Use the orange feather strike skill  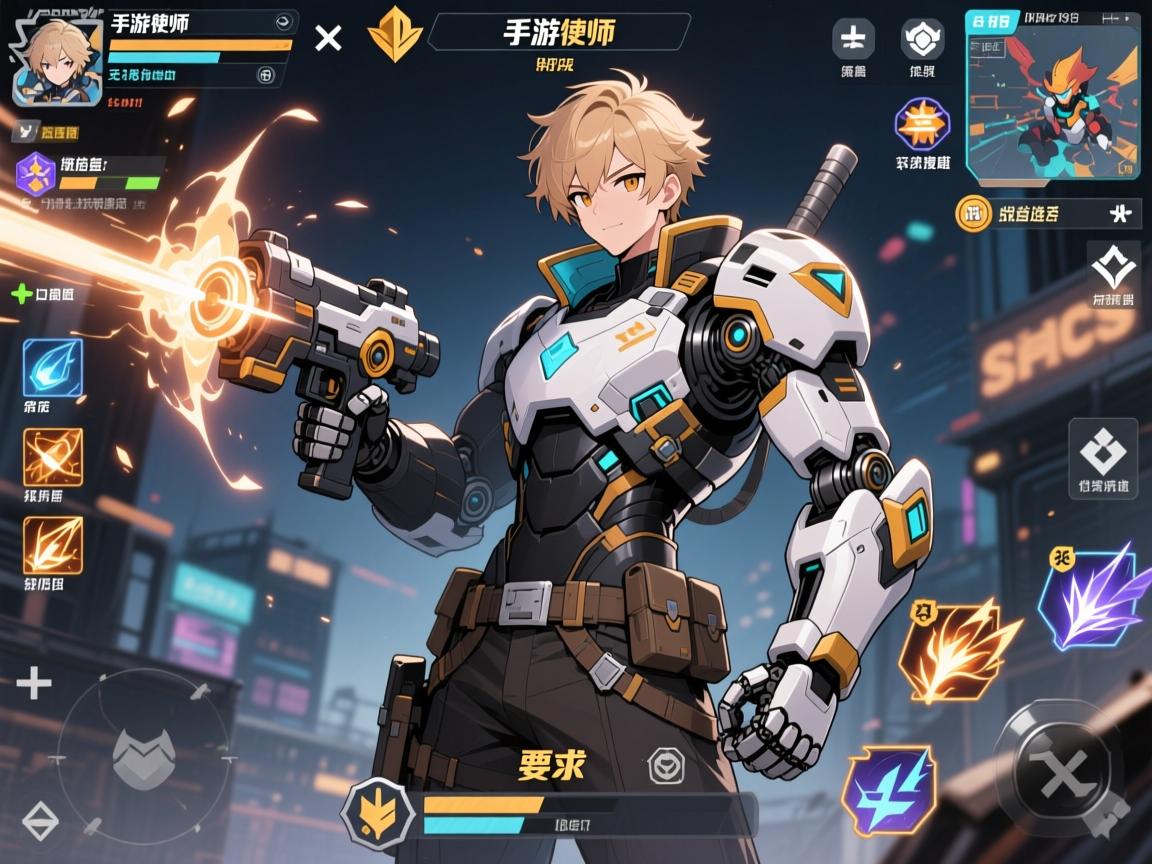(x=52, y=545)
